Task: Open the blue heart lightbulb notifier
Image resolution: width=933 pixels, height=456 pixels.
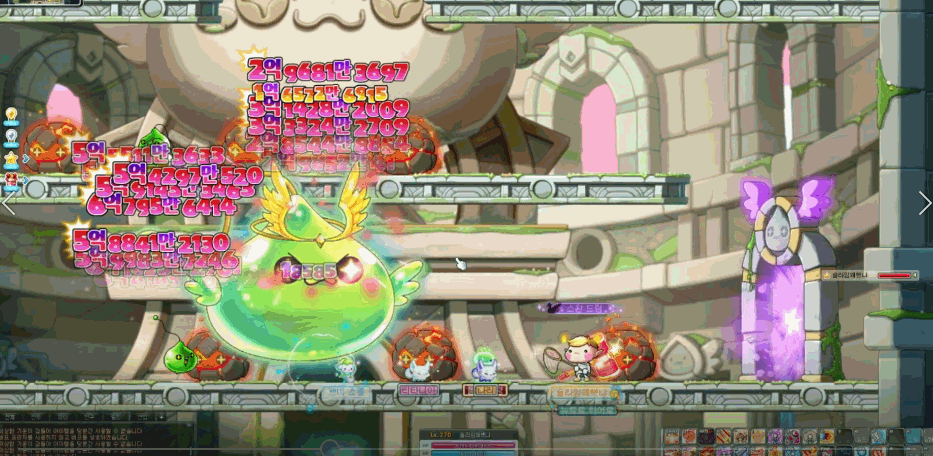Action: (x=12, y=137)
